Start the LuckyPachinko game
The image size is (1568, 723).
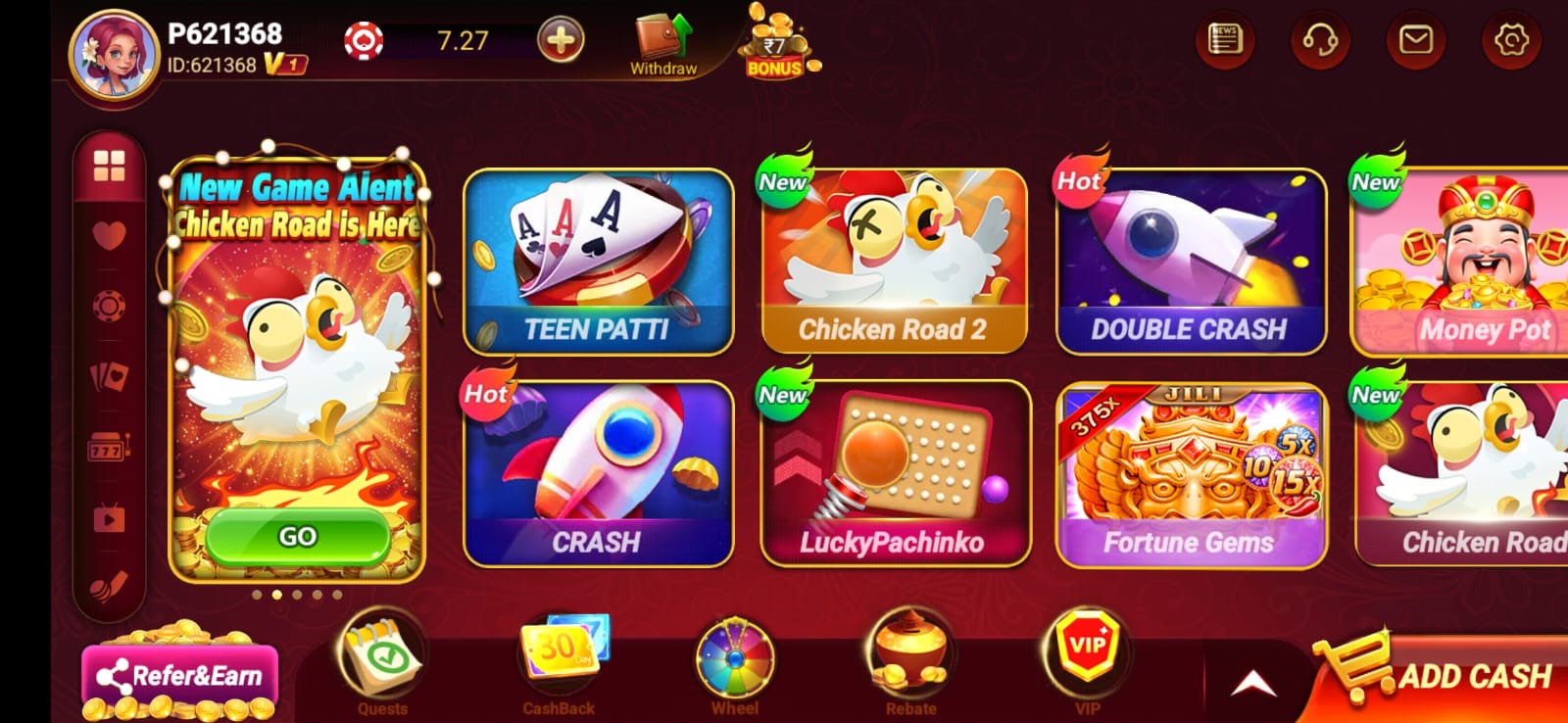click(894, 474)
